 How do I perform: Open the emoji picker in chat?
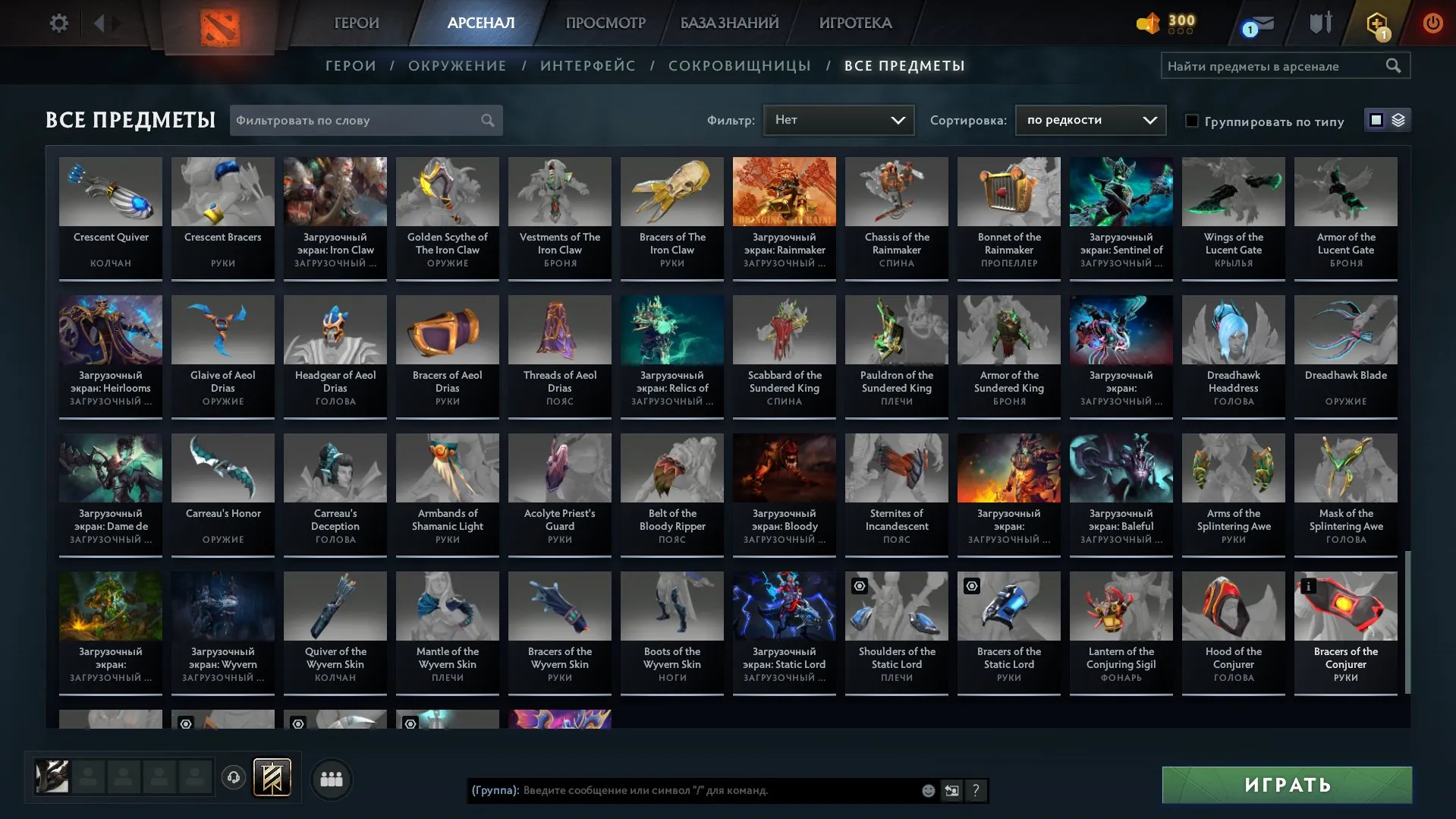(x=927, y=790)
